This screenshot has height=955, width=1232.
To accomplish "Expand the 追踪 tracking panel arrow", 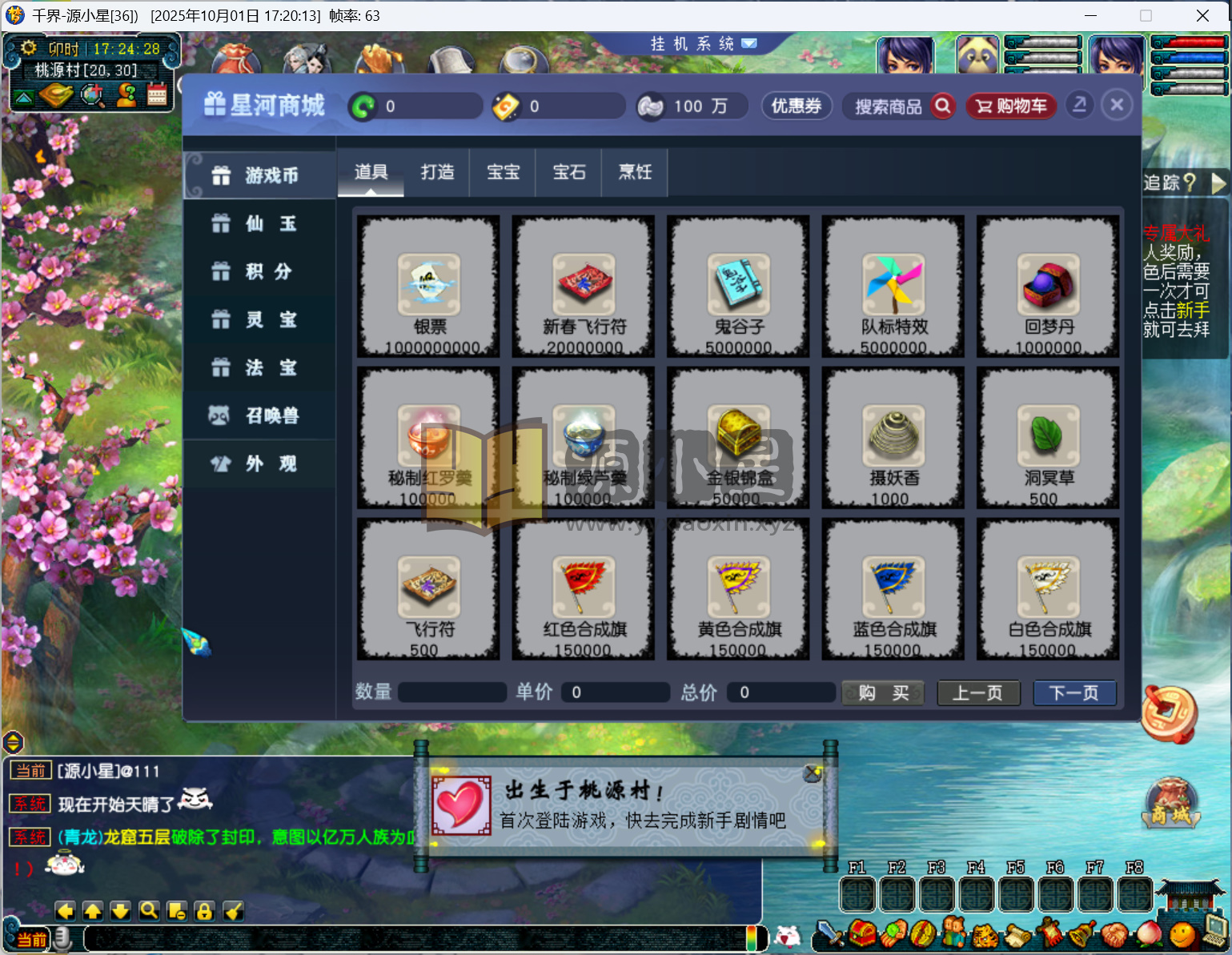I will coord(1220,183).
